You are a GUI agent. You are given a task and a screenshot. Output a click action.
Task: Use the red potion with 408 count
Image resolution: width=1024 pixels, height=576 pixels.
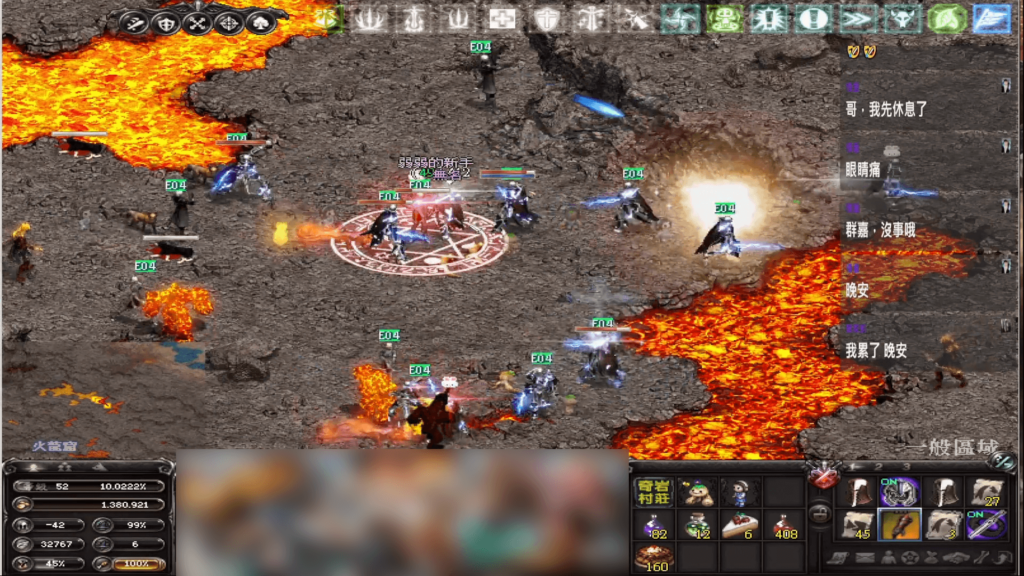tap(785, 525)
